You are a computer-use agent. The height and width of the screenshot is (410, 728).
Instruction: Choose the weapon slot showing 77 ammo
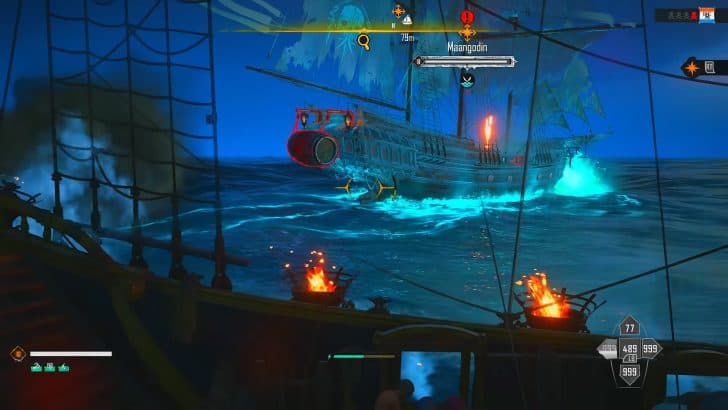tap(629, 327)
